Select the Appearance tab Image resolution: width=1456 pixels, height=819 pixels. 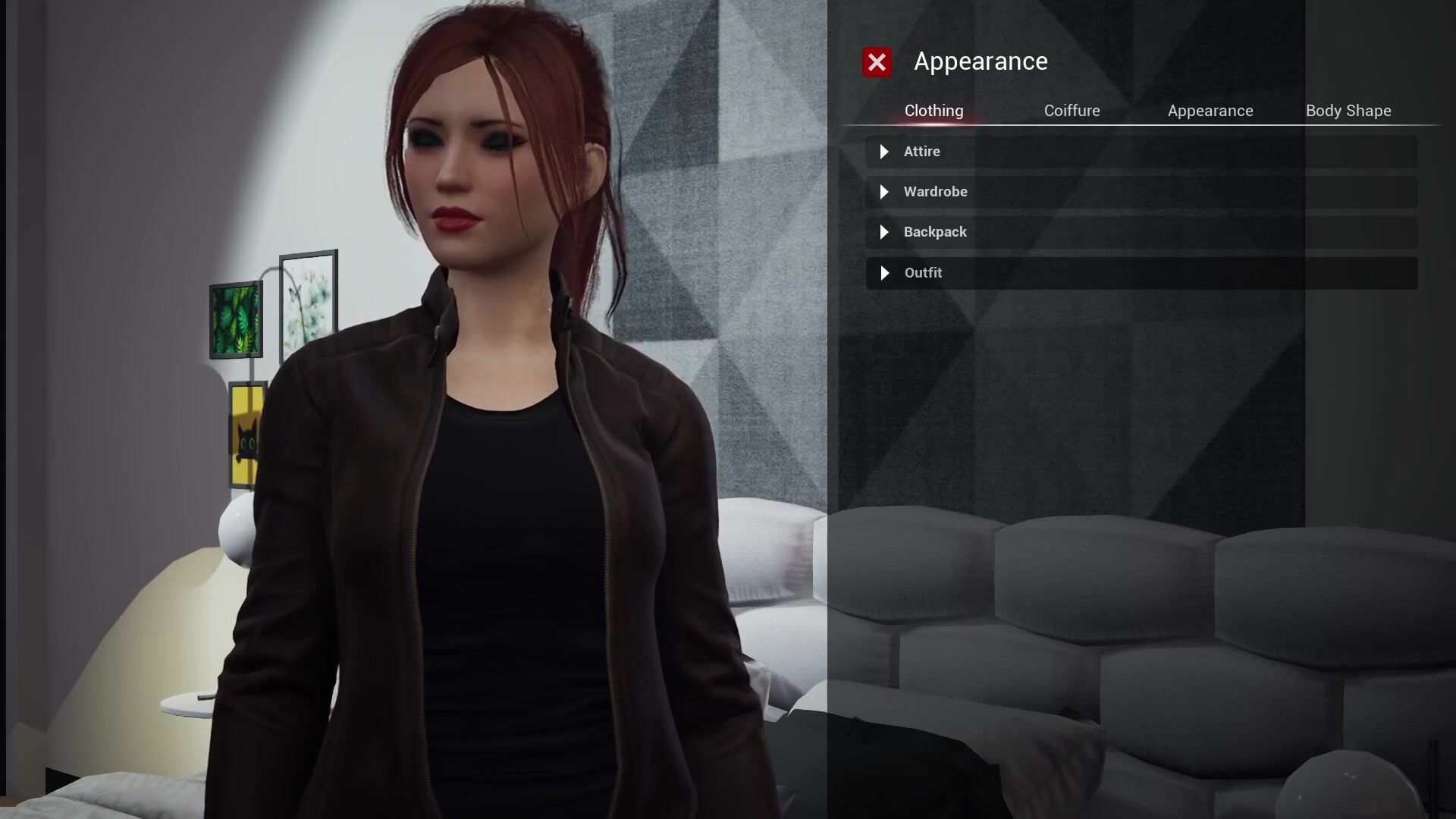point(1210,111)
